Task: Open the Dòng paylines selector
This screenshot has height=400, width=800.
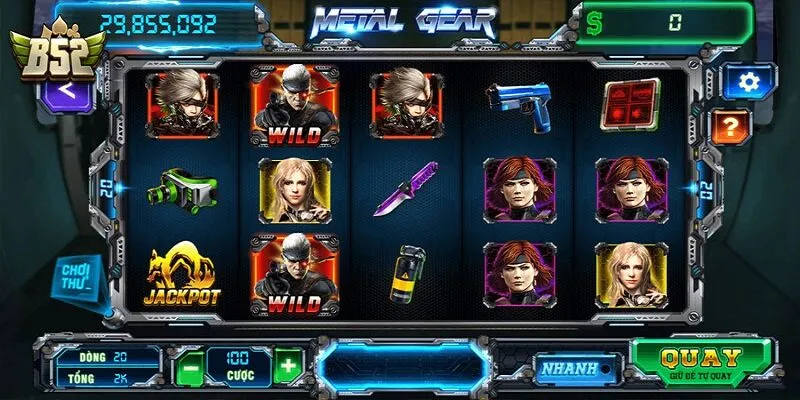Action: (107, 356)
